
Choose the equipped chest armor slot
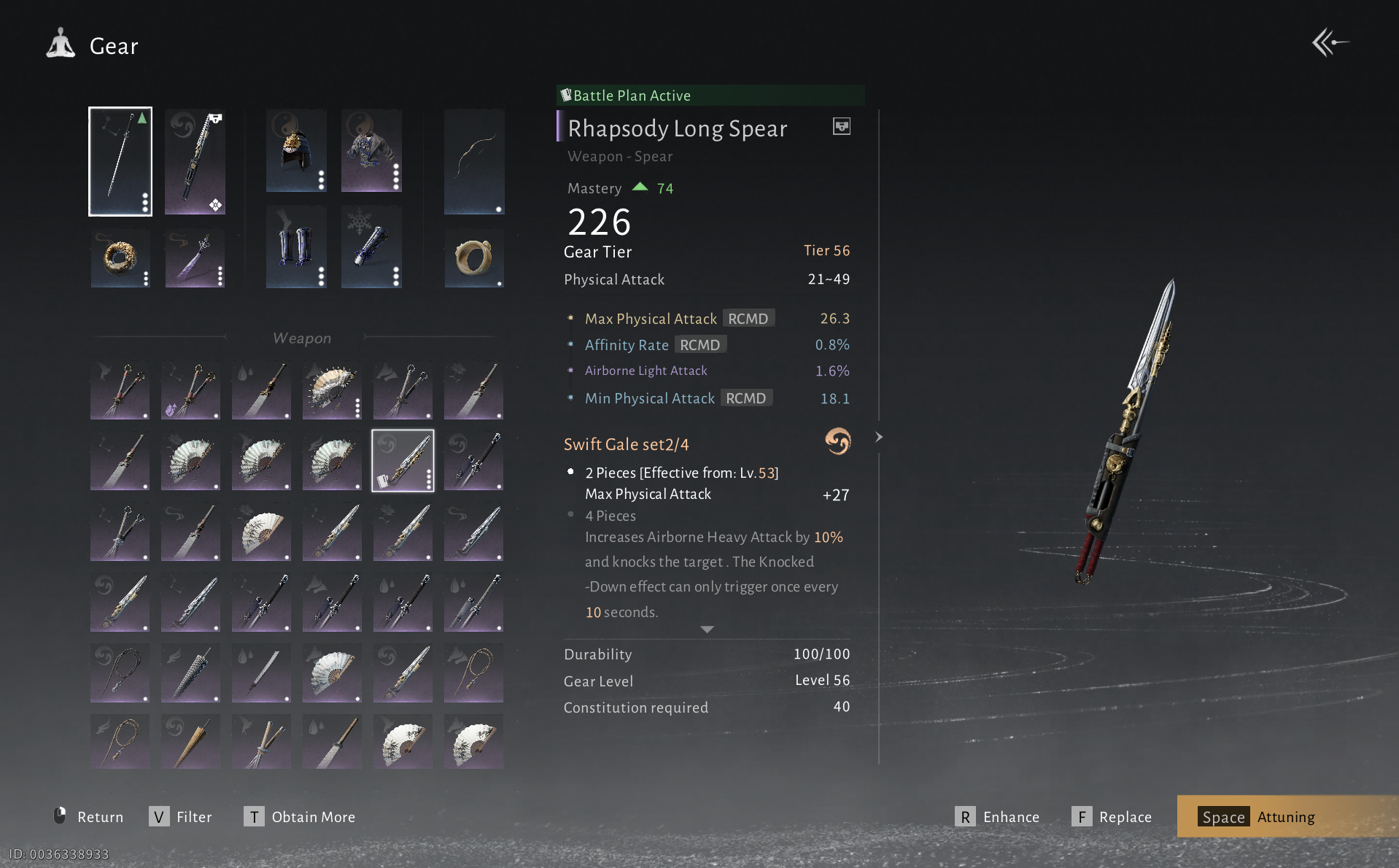pos(371,151)
